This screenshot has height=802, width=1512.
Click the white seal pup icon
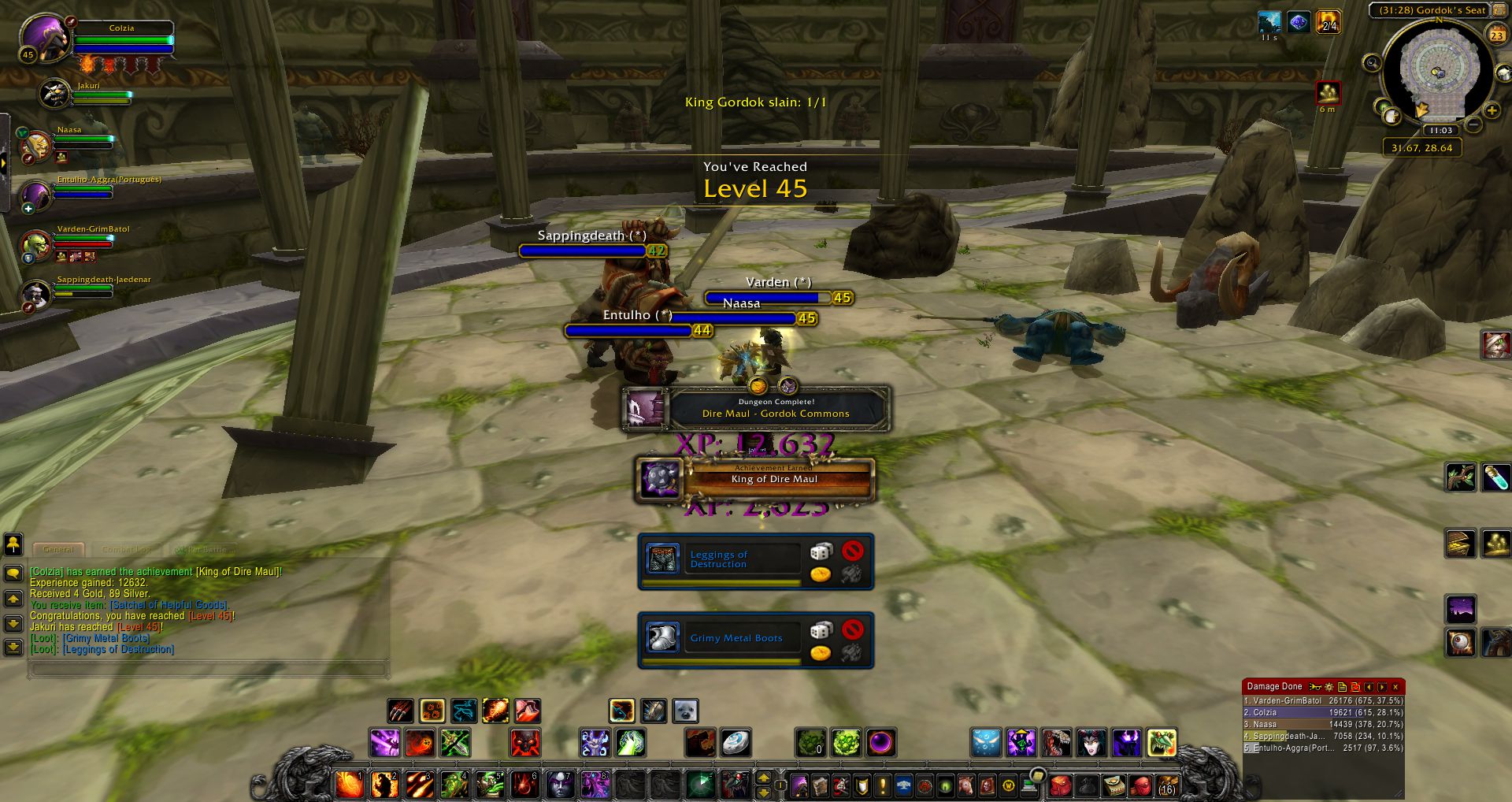coord(685,711)
